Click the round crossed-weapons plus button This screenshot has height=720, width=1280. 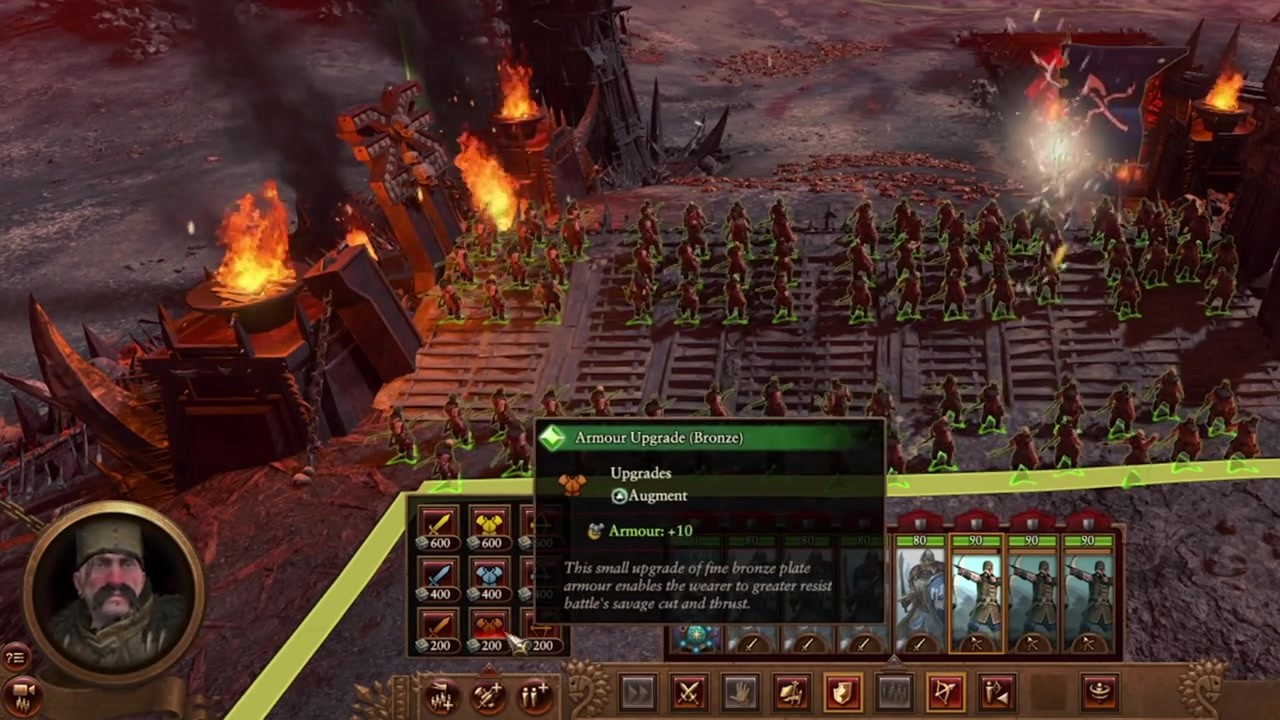point(488,695)
